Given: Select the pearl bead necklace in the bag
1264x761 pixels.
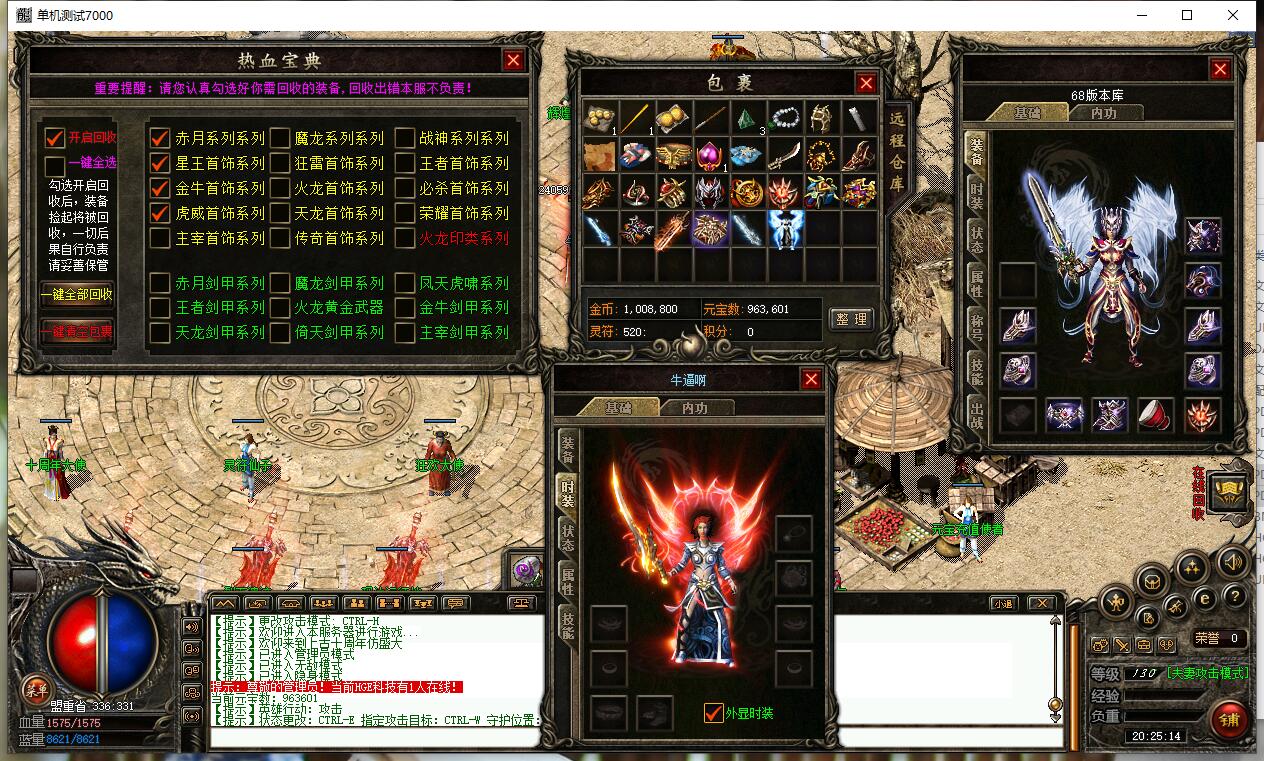Looking at the screenshot, I should 785,119.
